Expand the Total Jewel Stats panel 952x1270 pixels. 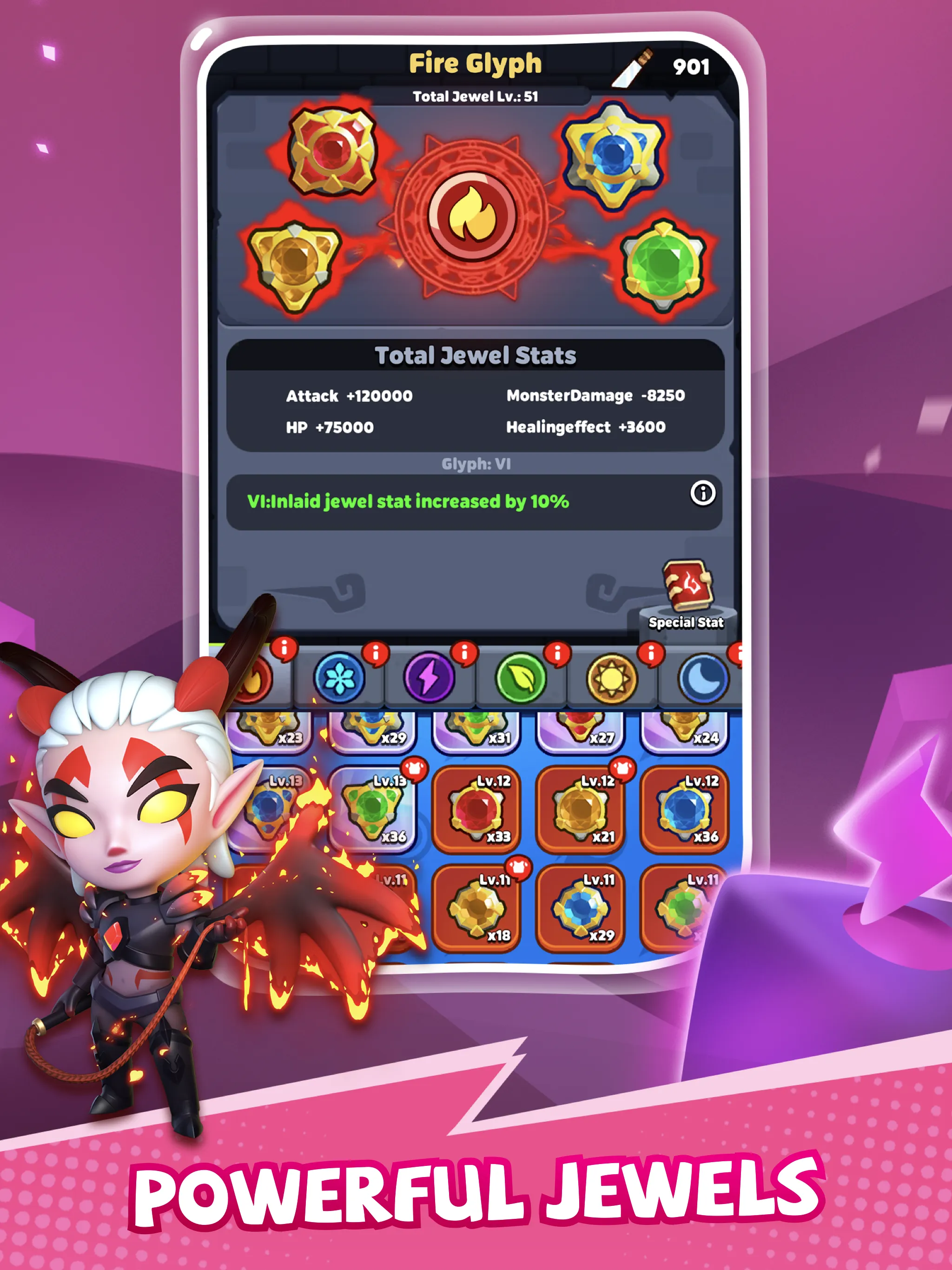pyautogui.click(x=476, y=356)
